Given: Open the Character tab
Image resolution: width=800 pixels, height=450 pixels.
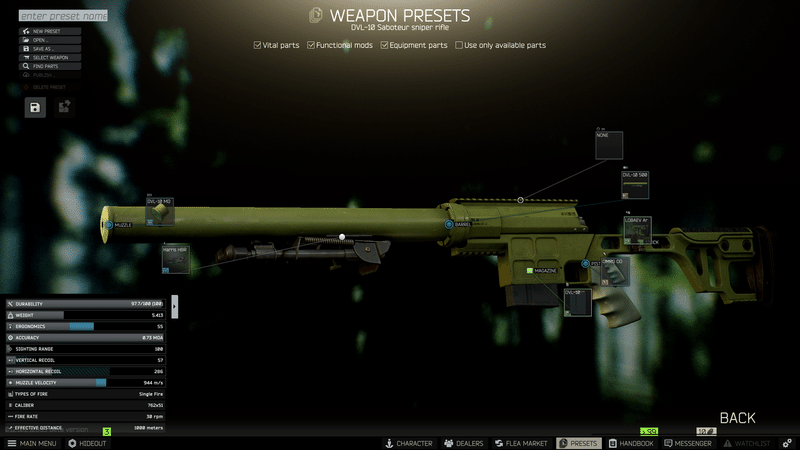Looking at the screenshot, I should point(408,443).
